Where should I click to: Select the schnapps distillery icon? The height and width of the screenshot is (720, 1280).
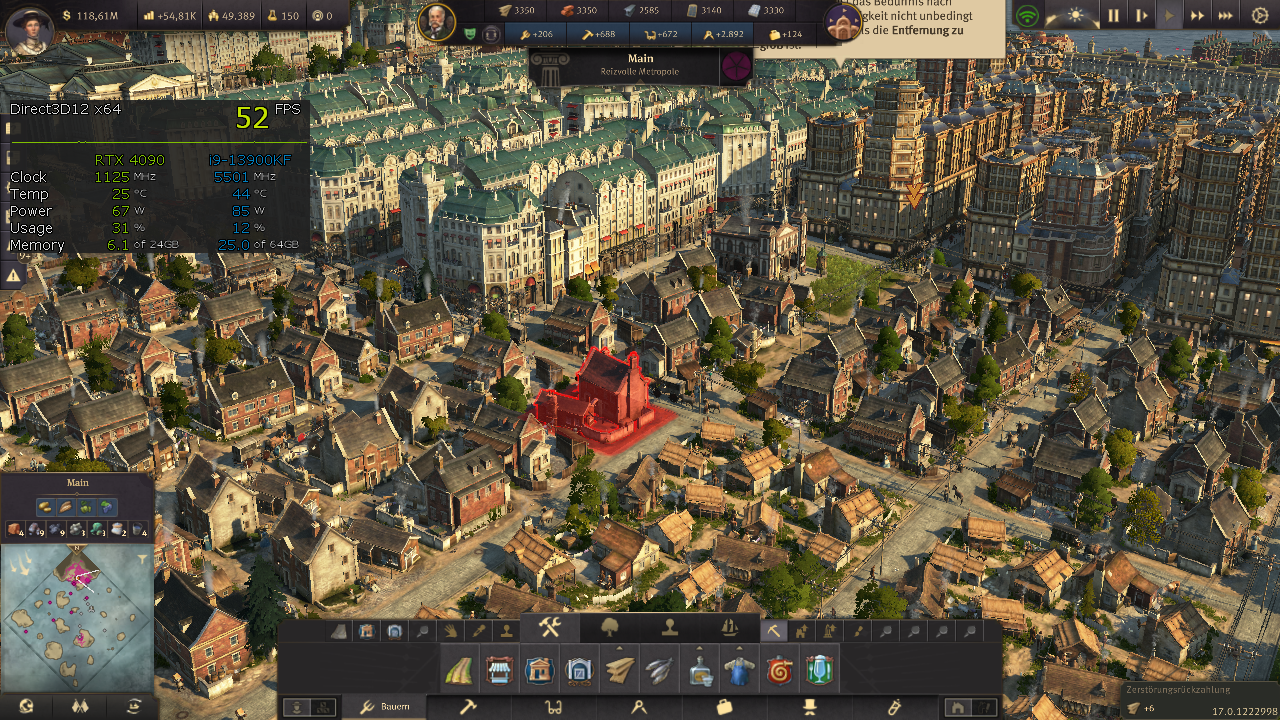click(x=698, y=670)
